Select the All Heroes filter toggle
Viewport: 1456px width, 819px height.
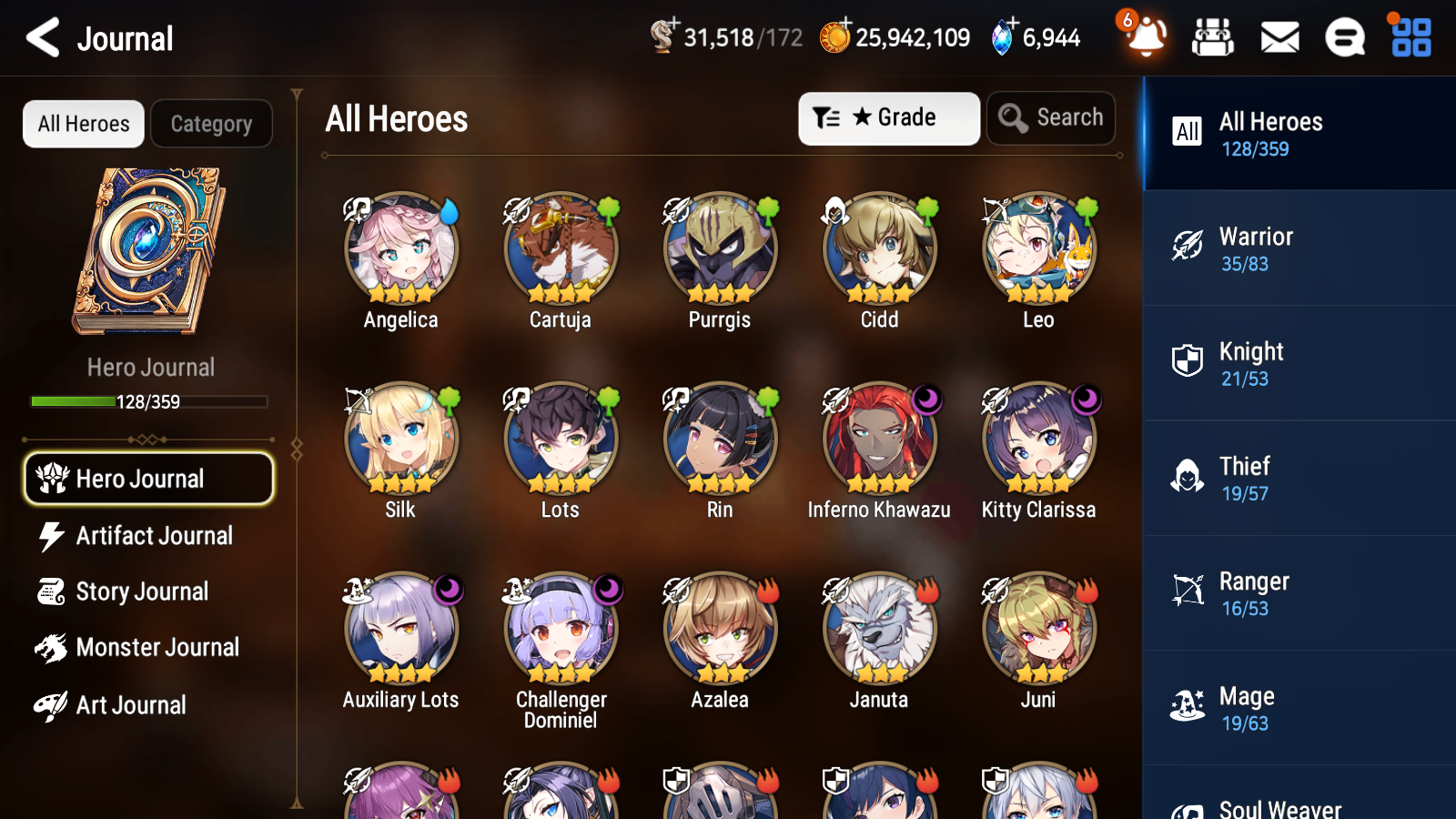83,124
